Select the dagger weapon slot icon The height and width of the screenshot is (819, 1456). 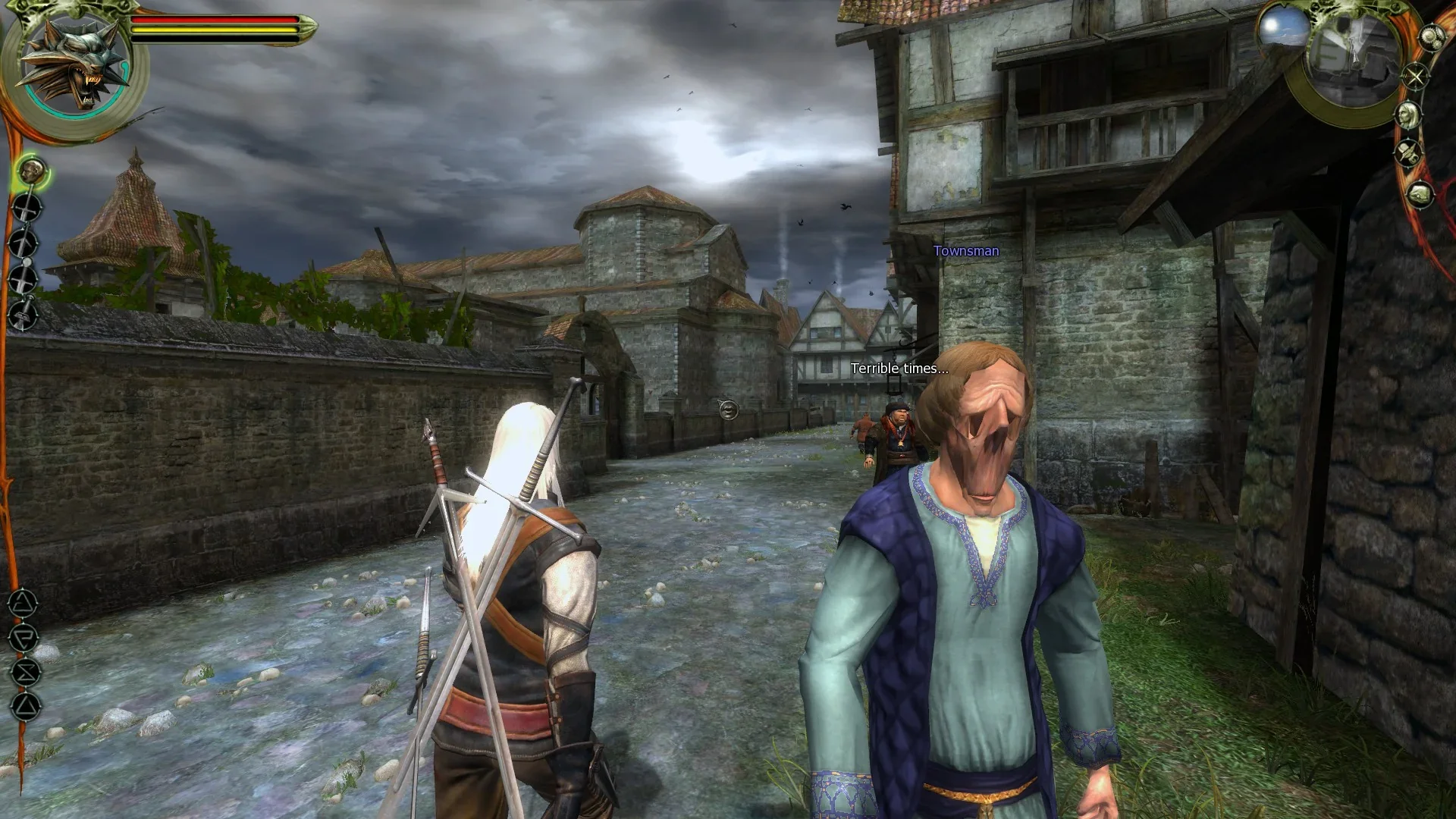pyautogui.click(x=23, y=315)
